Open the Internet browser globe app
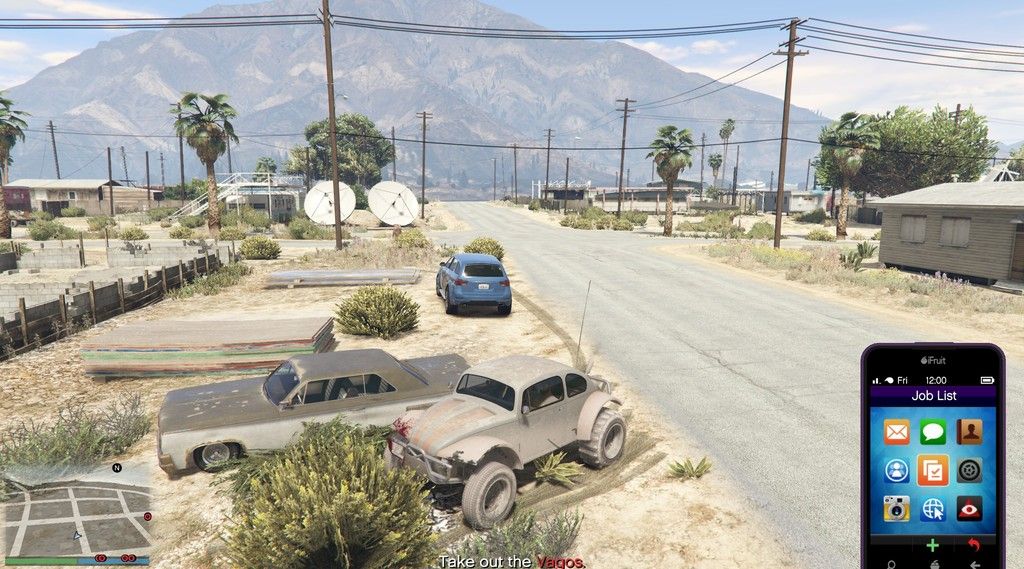This screenshot has height=569, width=1024. 933,508
